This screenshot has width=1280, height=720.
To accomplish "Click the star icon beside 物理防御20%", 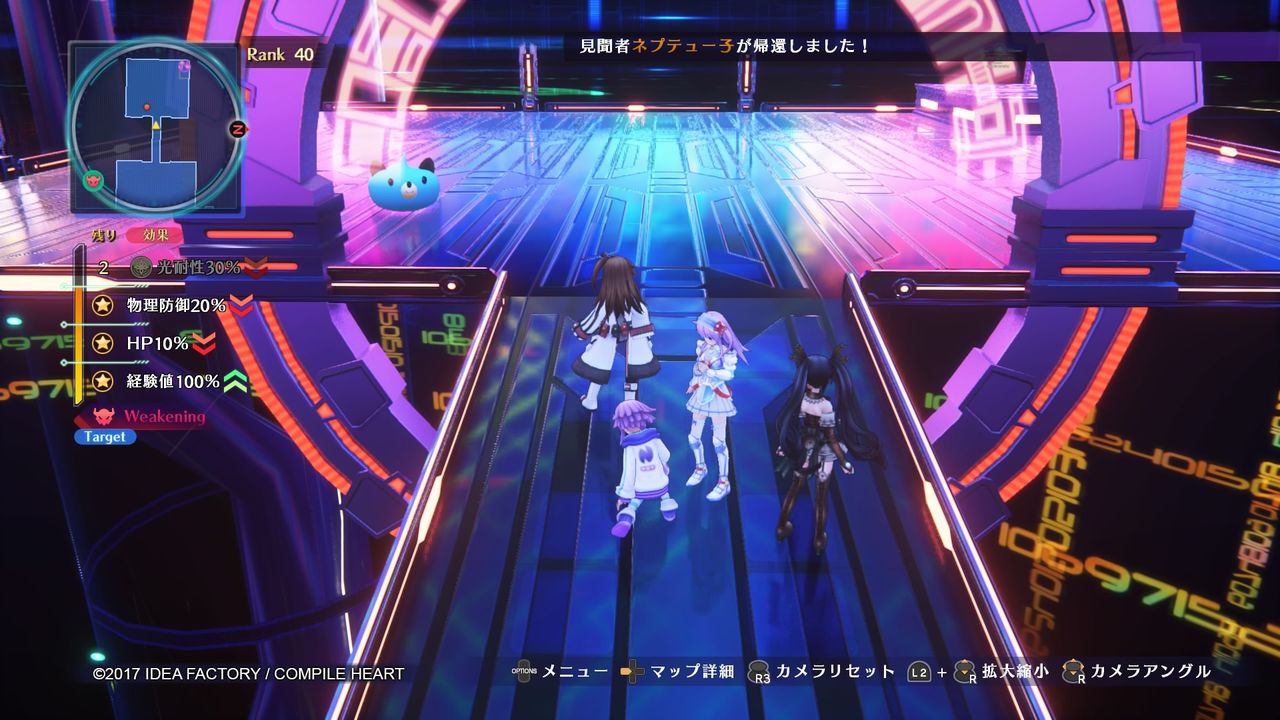I will [x=102, y=306].
